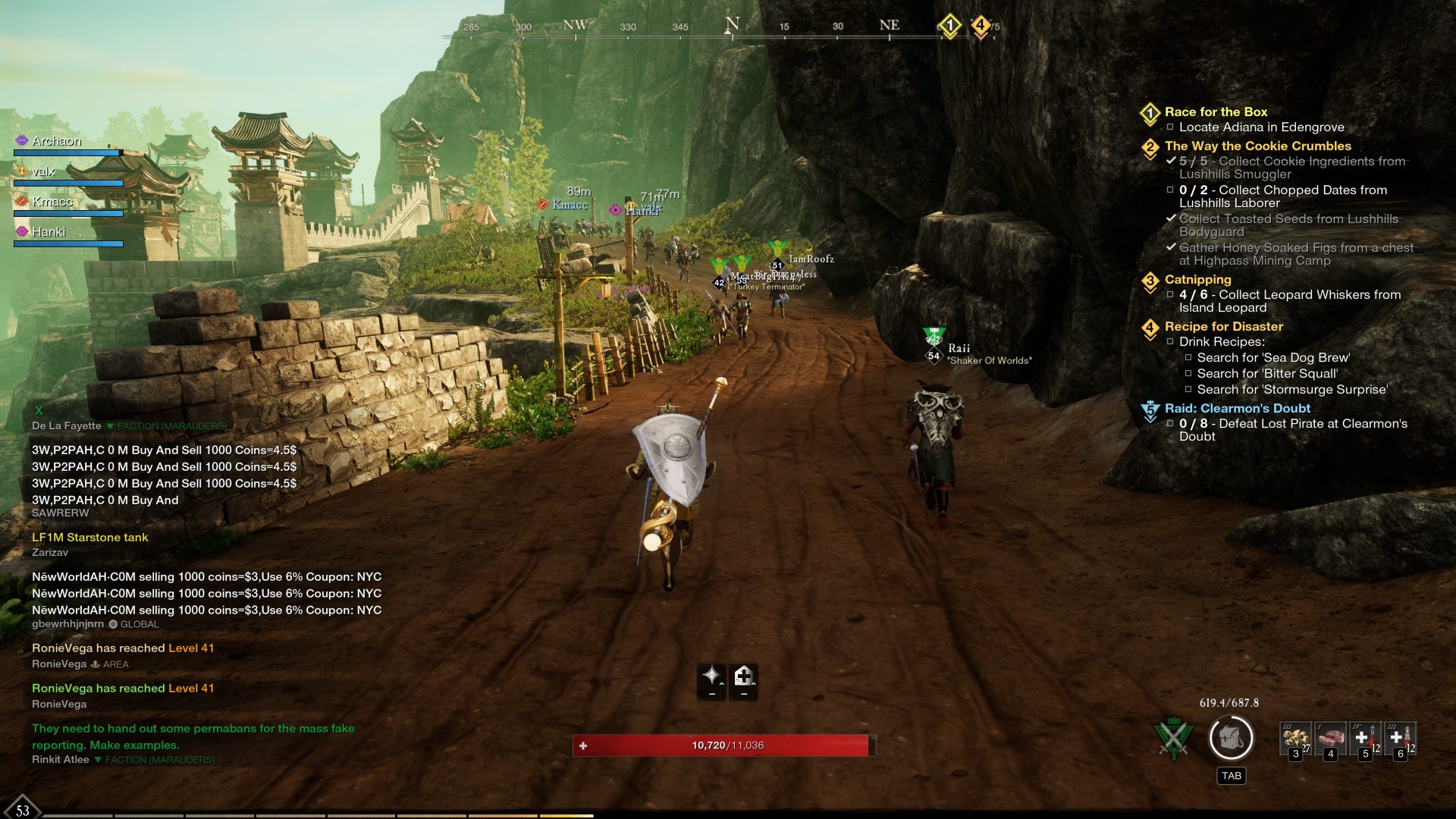Image resolution: width=1456 pixels, height=819 pixels.
Task: Use the raw meat in slot 4
Action: 1330,739
